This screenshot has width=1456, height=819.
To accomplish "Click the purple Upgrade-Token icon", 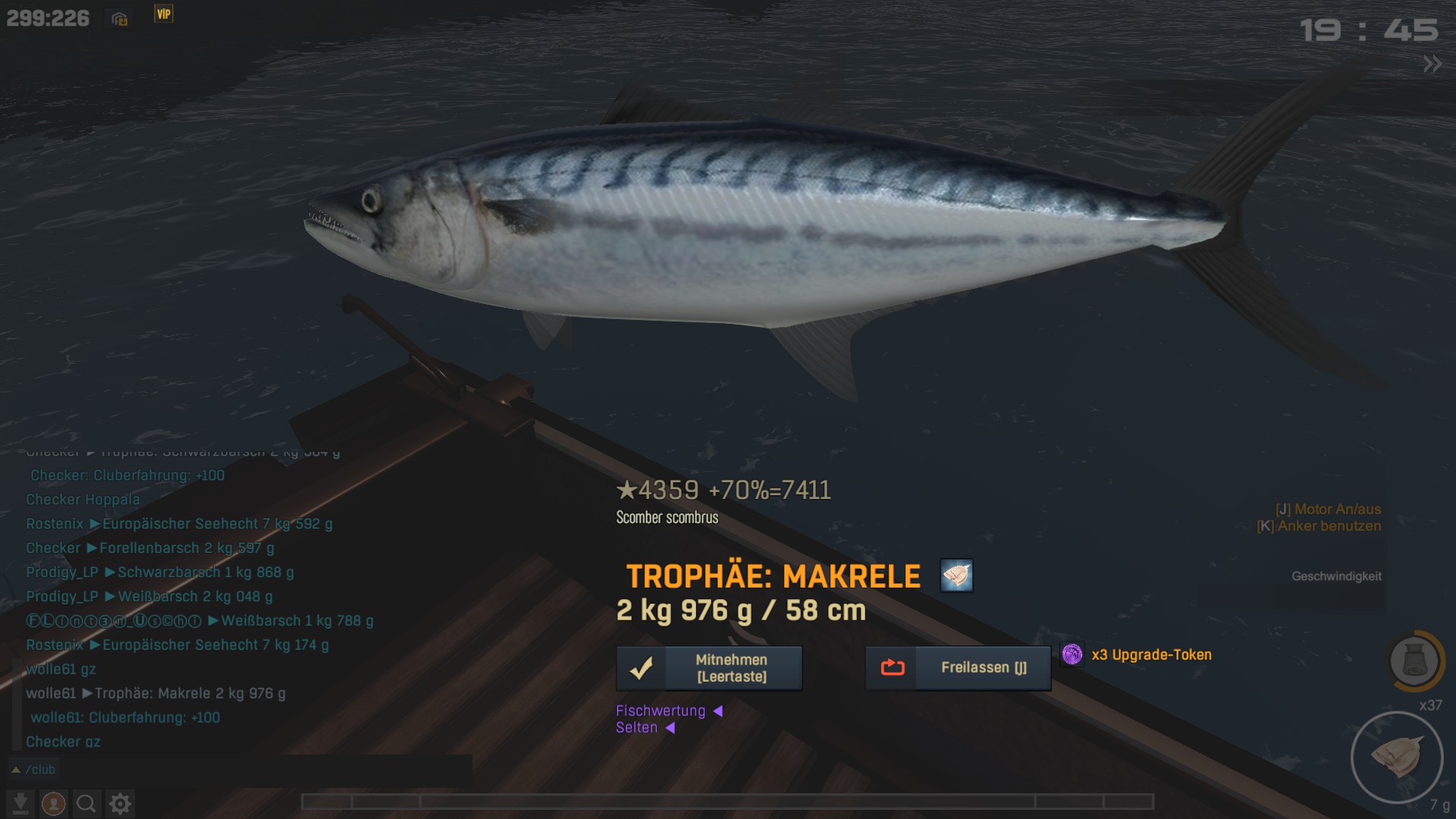I will [x=1072, y=654].
